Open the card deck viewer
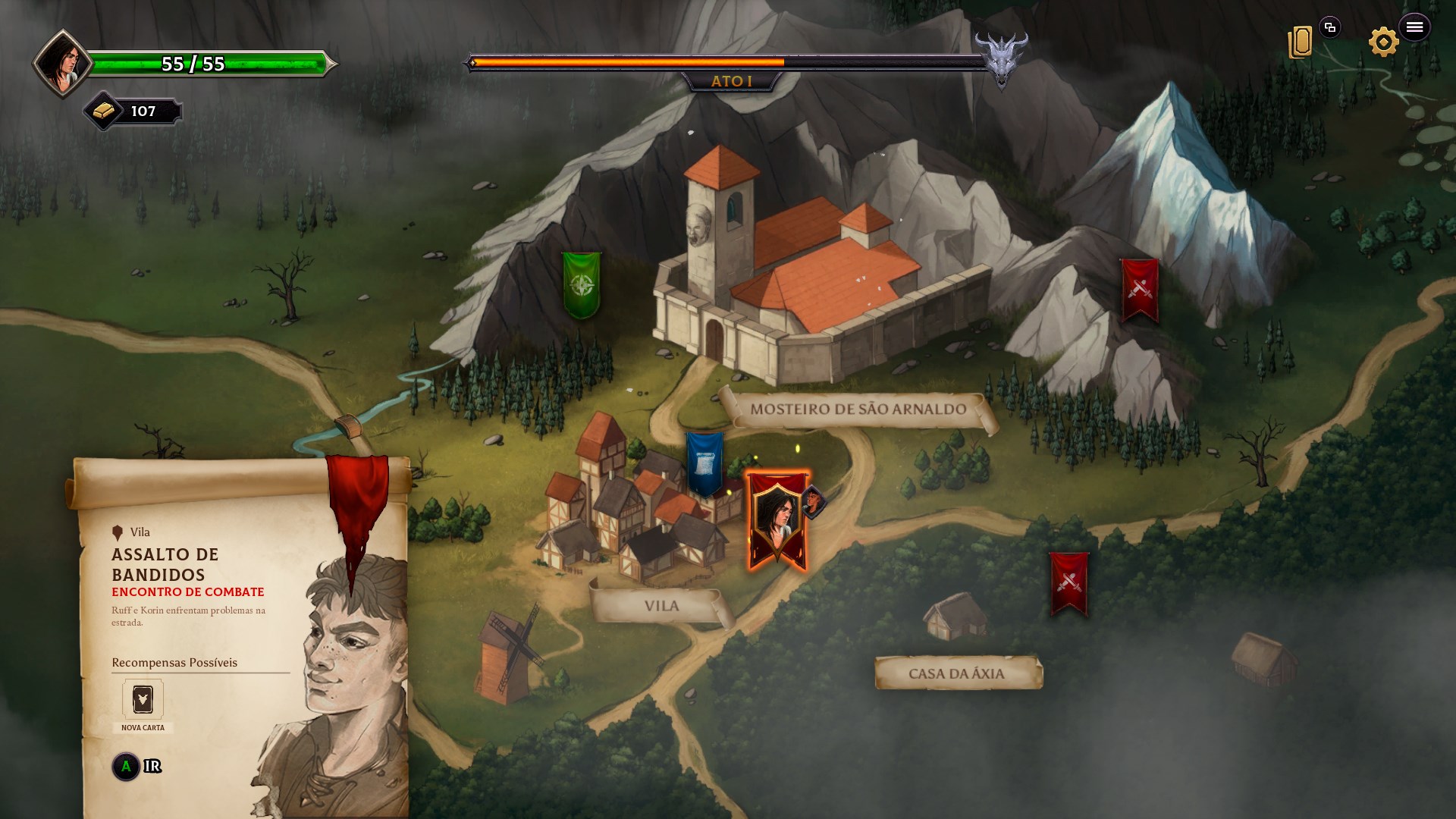Viewport: 1456px width, 819px height. point(1301,42)
